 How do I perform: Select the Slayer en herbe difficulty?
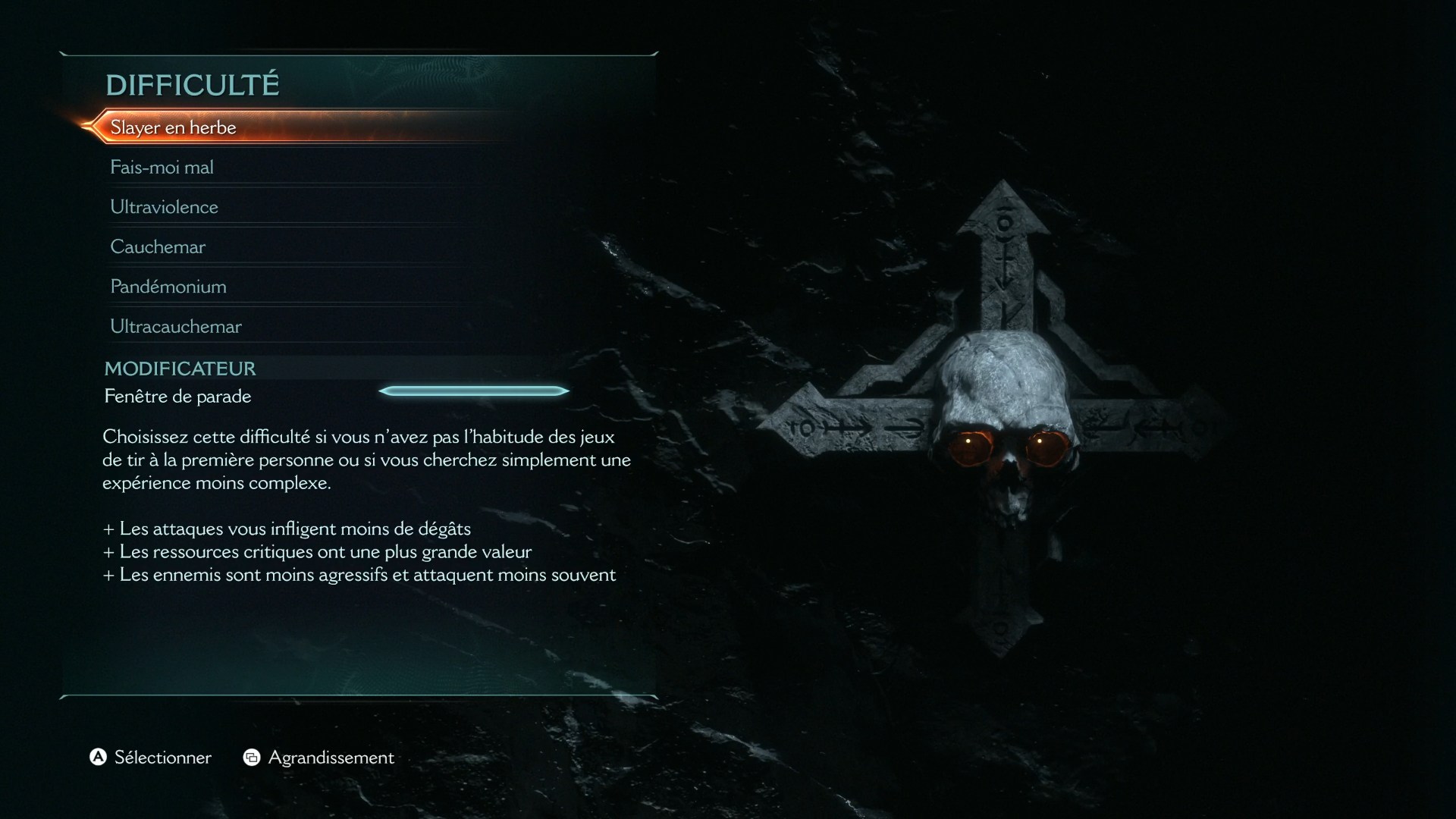(173, 127)
